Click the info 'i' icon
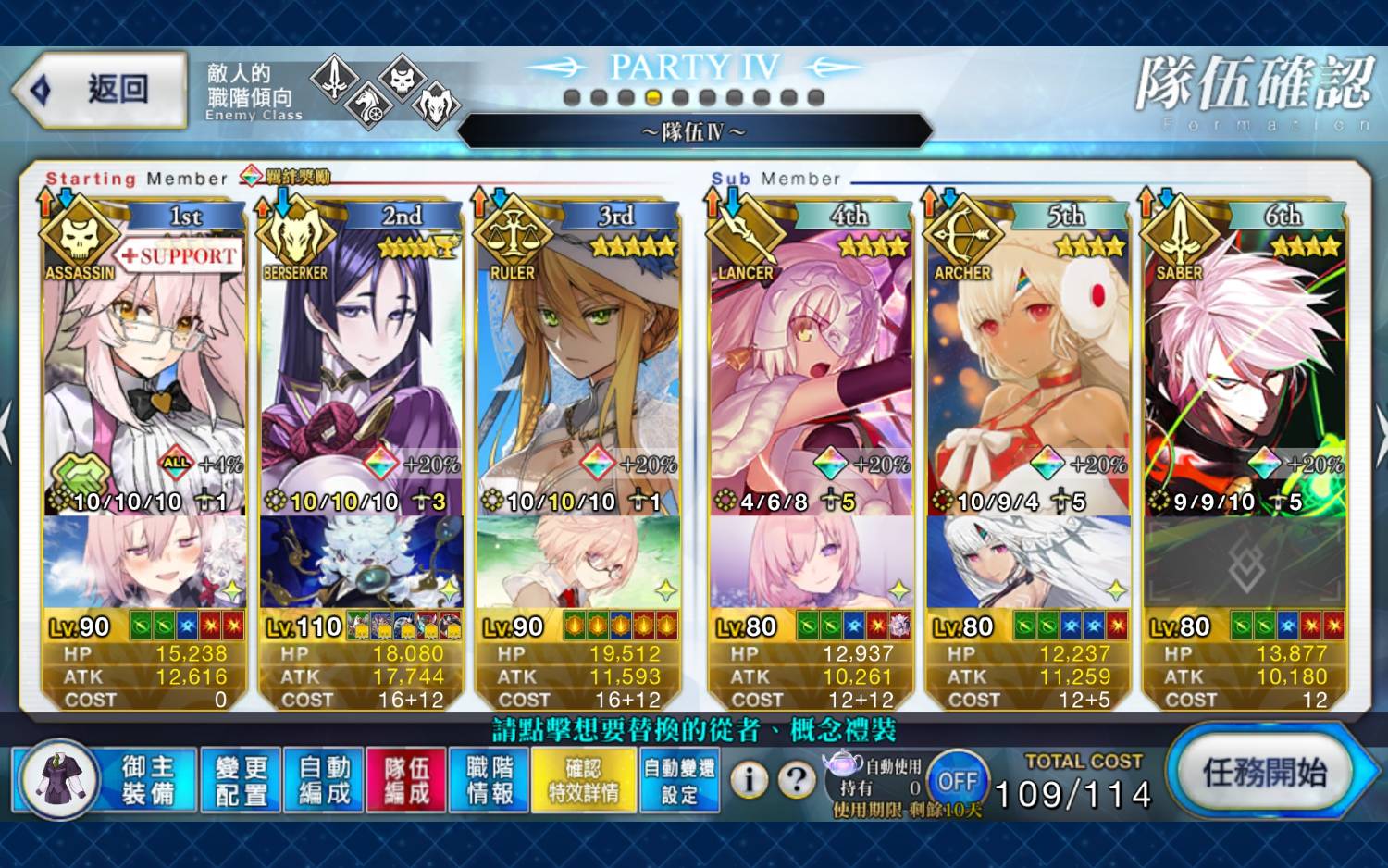The image size is (1388, 868). (750, 781)
